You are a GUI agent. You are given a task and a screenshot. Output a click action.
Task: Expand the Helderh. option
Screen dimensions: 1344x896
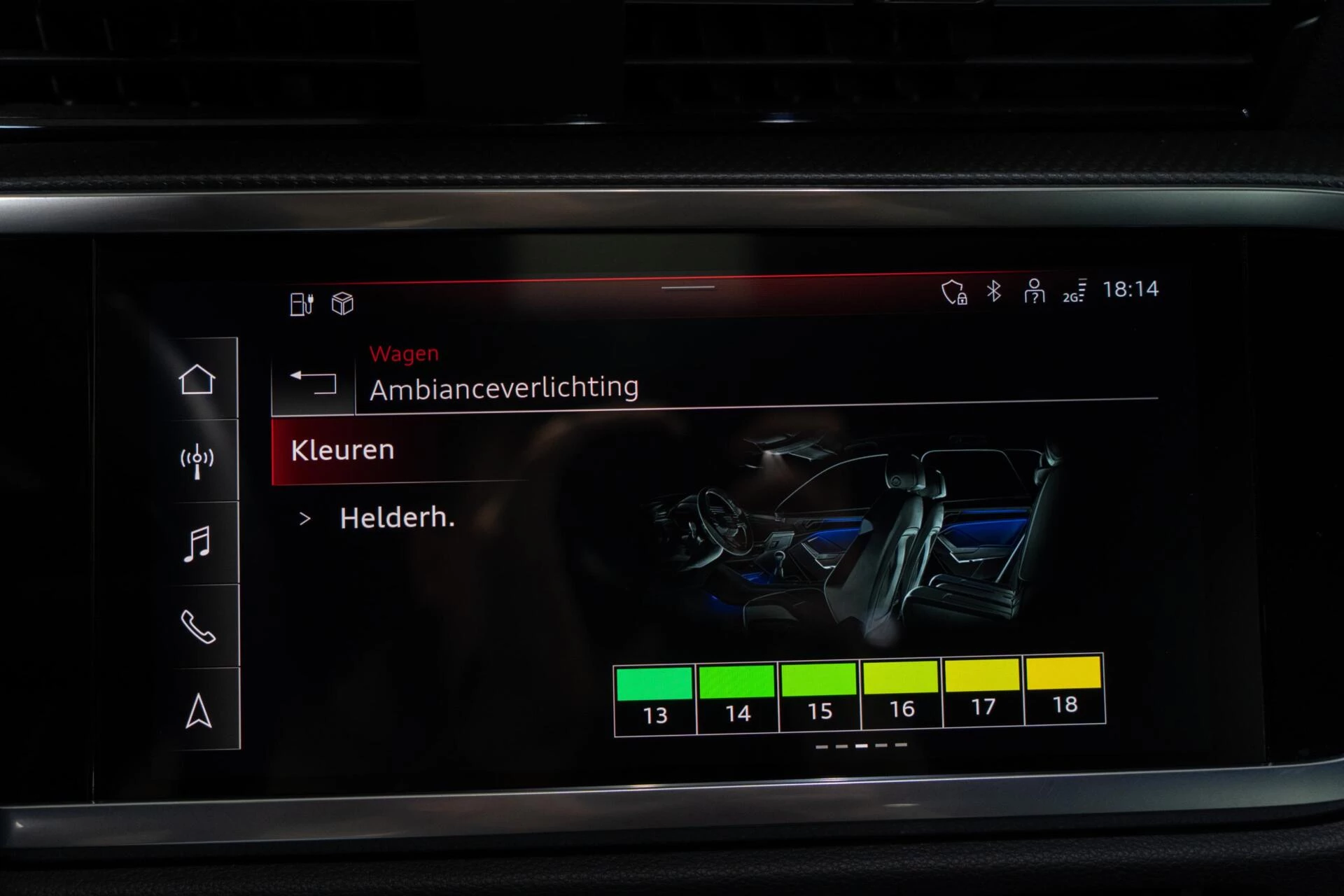pos(396,518)
